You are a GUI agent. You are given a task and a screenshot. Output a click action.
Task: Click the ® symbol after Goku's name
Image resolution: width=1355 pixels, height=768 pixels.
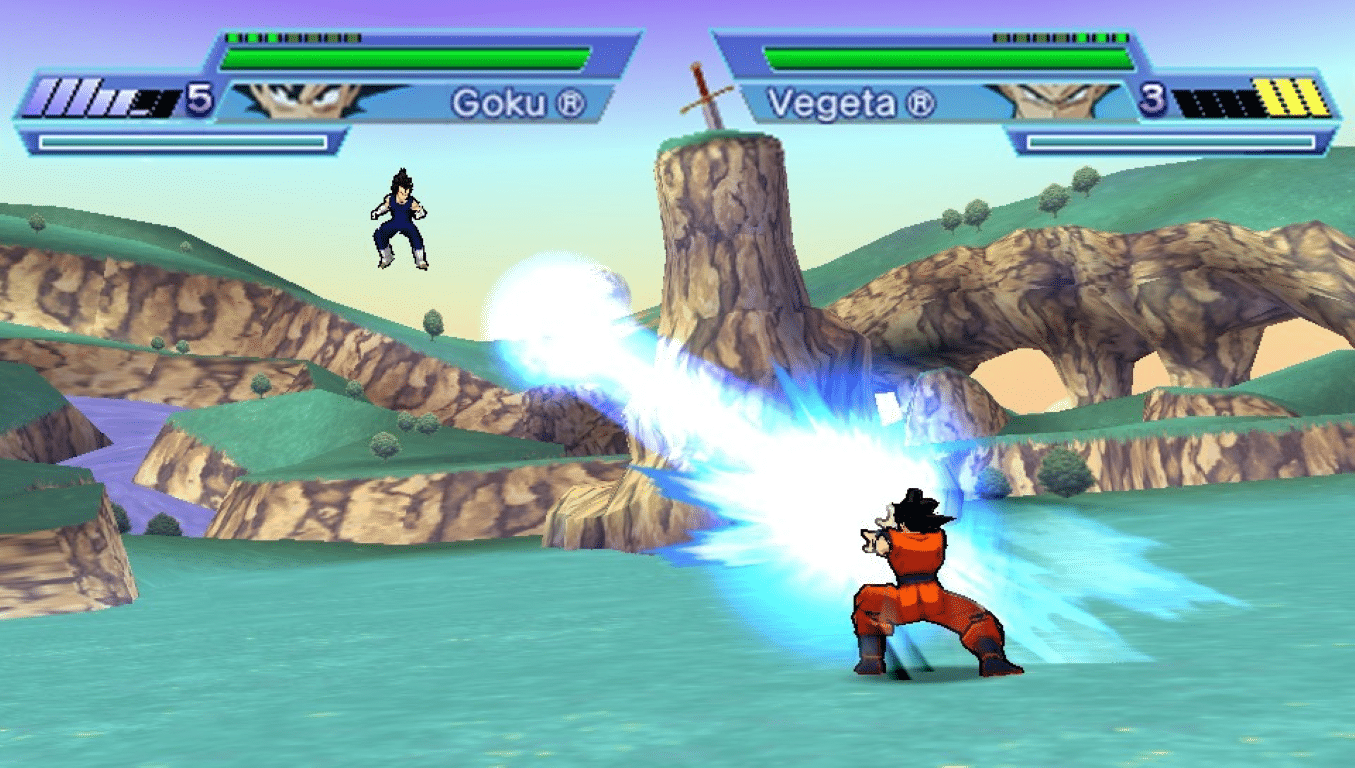[572, 104]
